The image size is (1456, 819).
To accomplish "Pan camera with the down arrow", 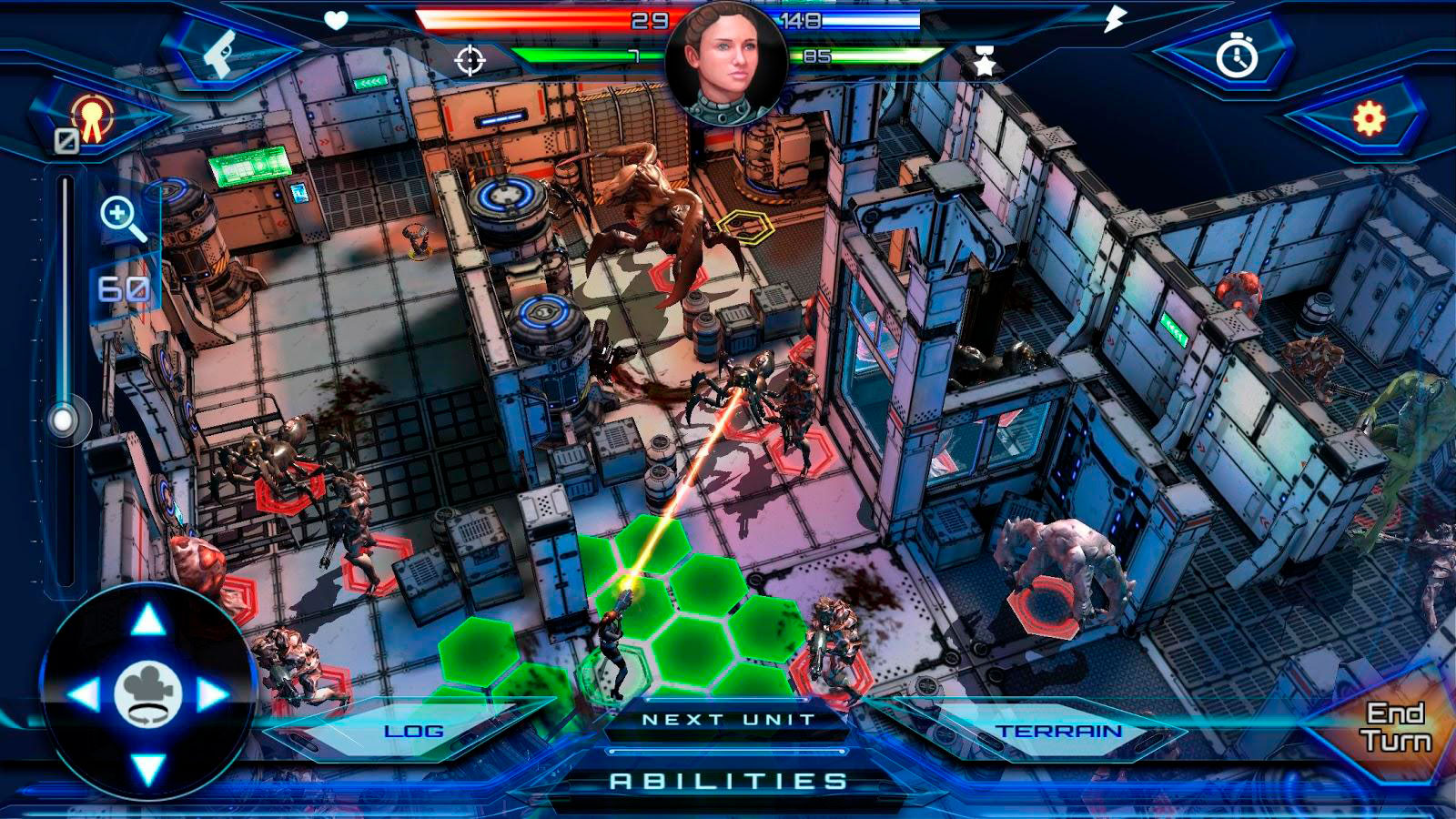I will (x=148, y=769).
